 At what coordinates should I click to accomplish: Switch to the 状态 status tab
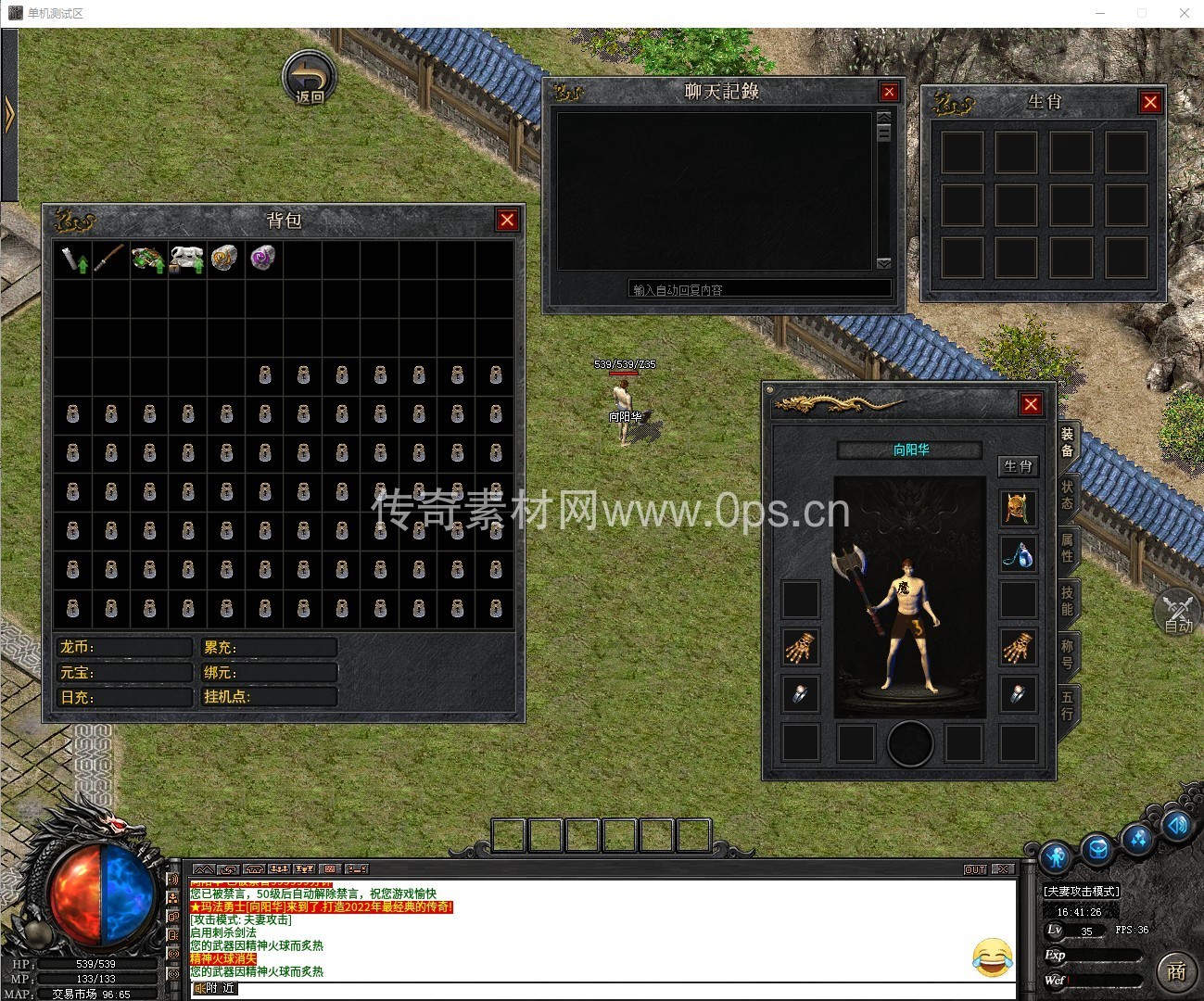1068,495
